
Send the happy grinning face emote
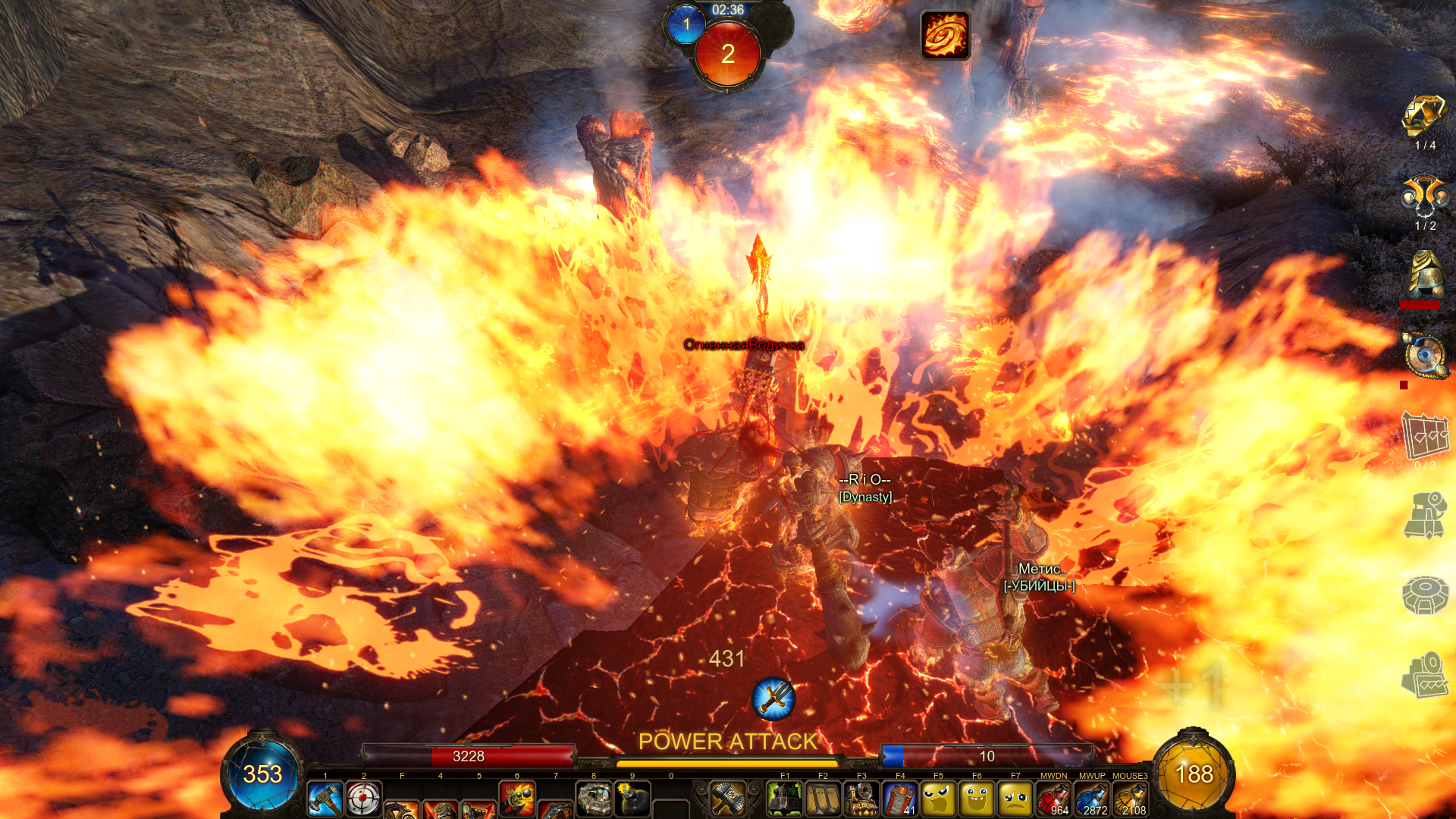pyautogui.click(x=977, y=799)
